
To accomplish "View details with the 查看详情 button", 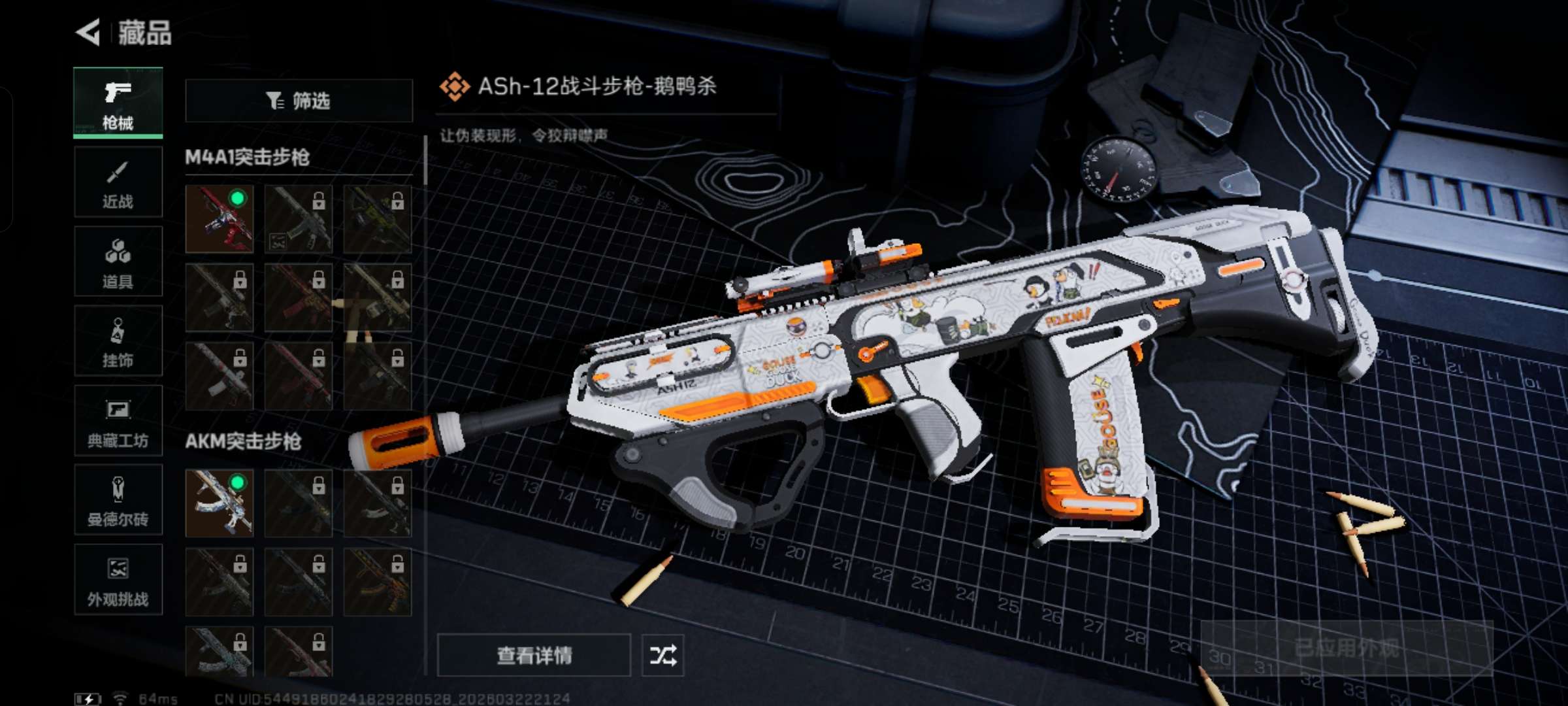I will [x=534, y=655].
